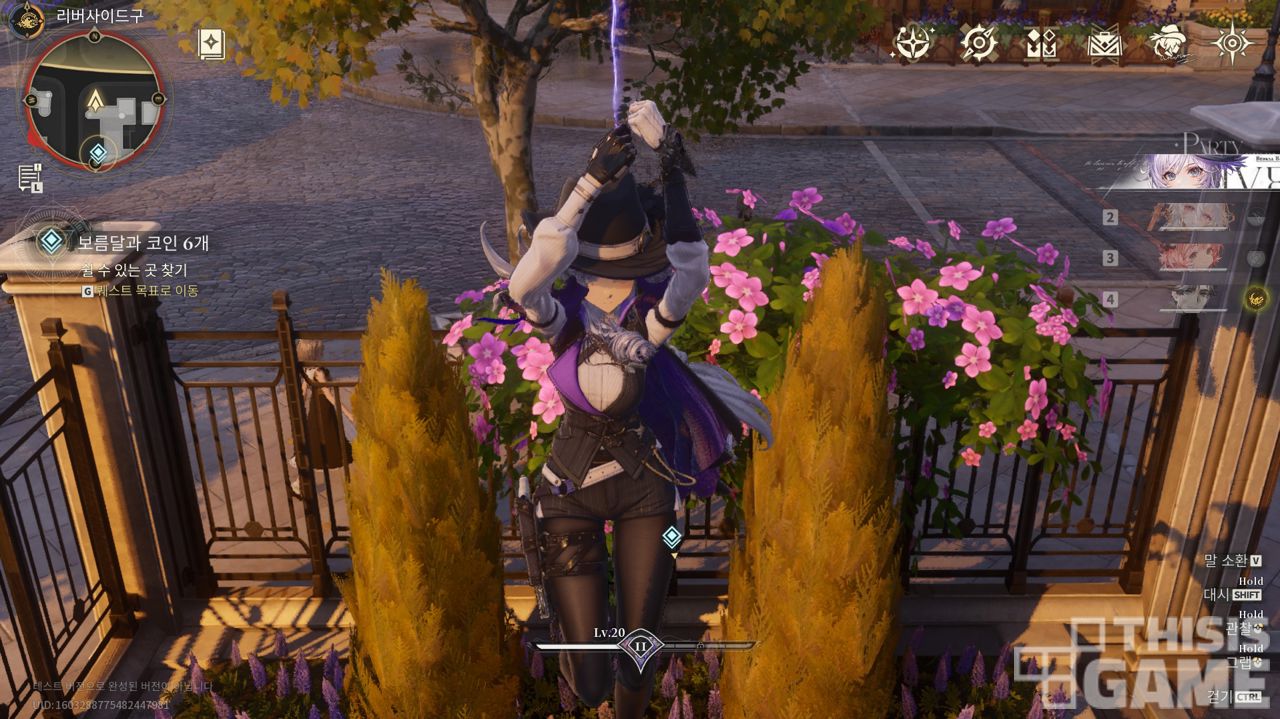Image resolution: width=1280 pixels, height=719 pixels.
Task: Click the glowing gold skill icon beside member 4
Action: pos(1256,297)
